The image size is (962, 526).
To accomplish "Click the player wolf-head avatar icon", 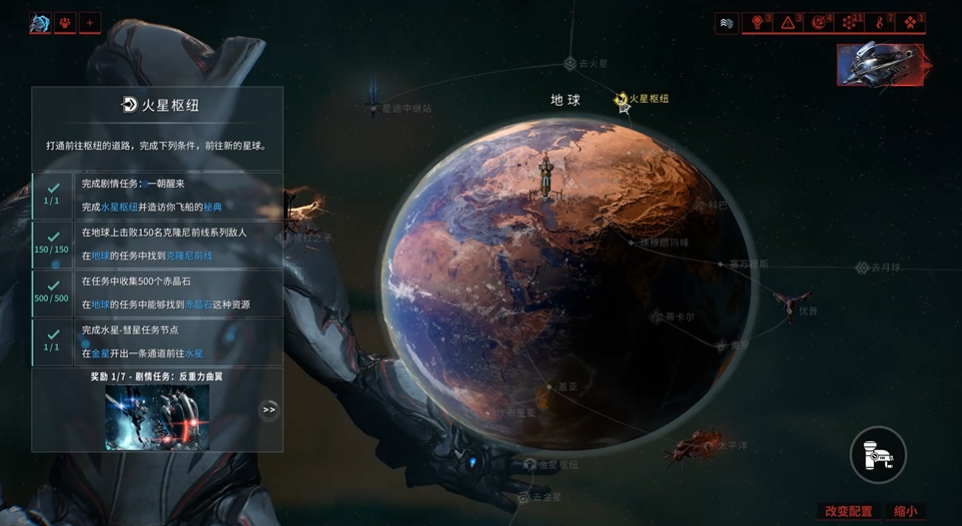I will 40,23.
